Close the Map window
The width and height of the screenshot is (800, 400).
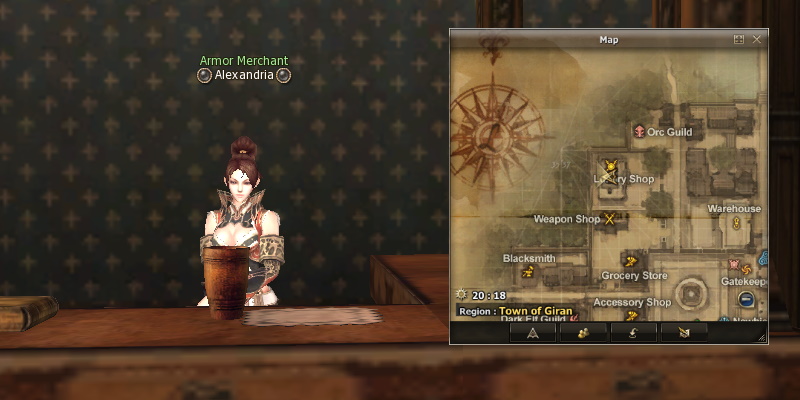coord(757,40)
